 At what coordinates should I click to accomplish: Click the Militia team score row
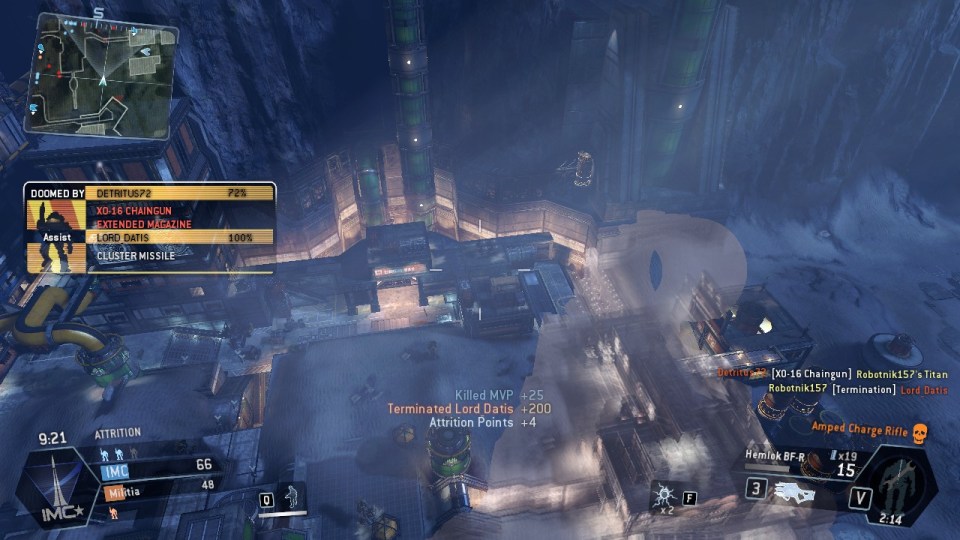[x=160, y=484]
